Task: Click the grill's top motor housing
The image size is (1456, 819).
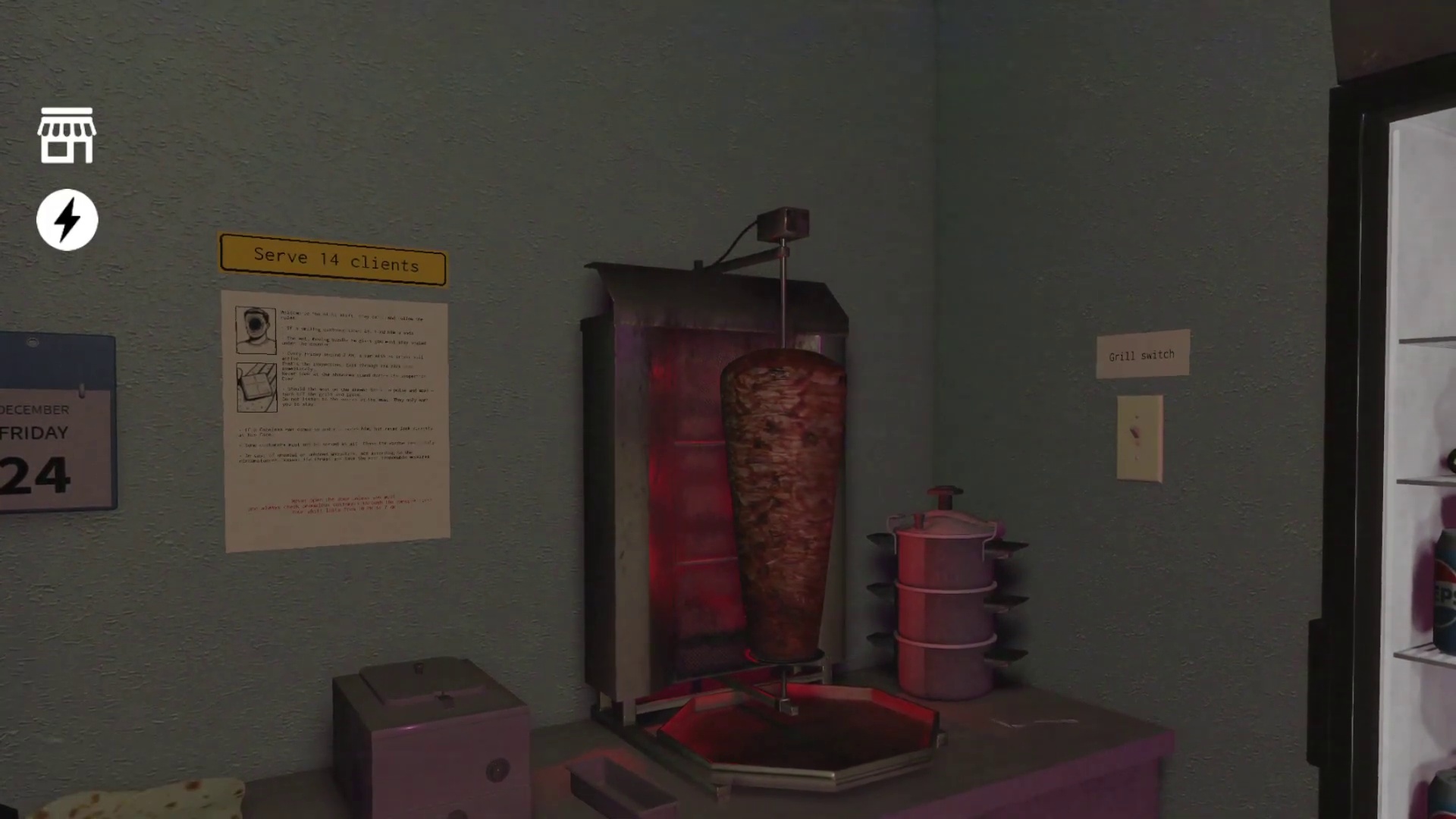Action: 783,220
